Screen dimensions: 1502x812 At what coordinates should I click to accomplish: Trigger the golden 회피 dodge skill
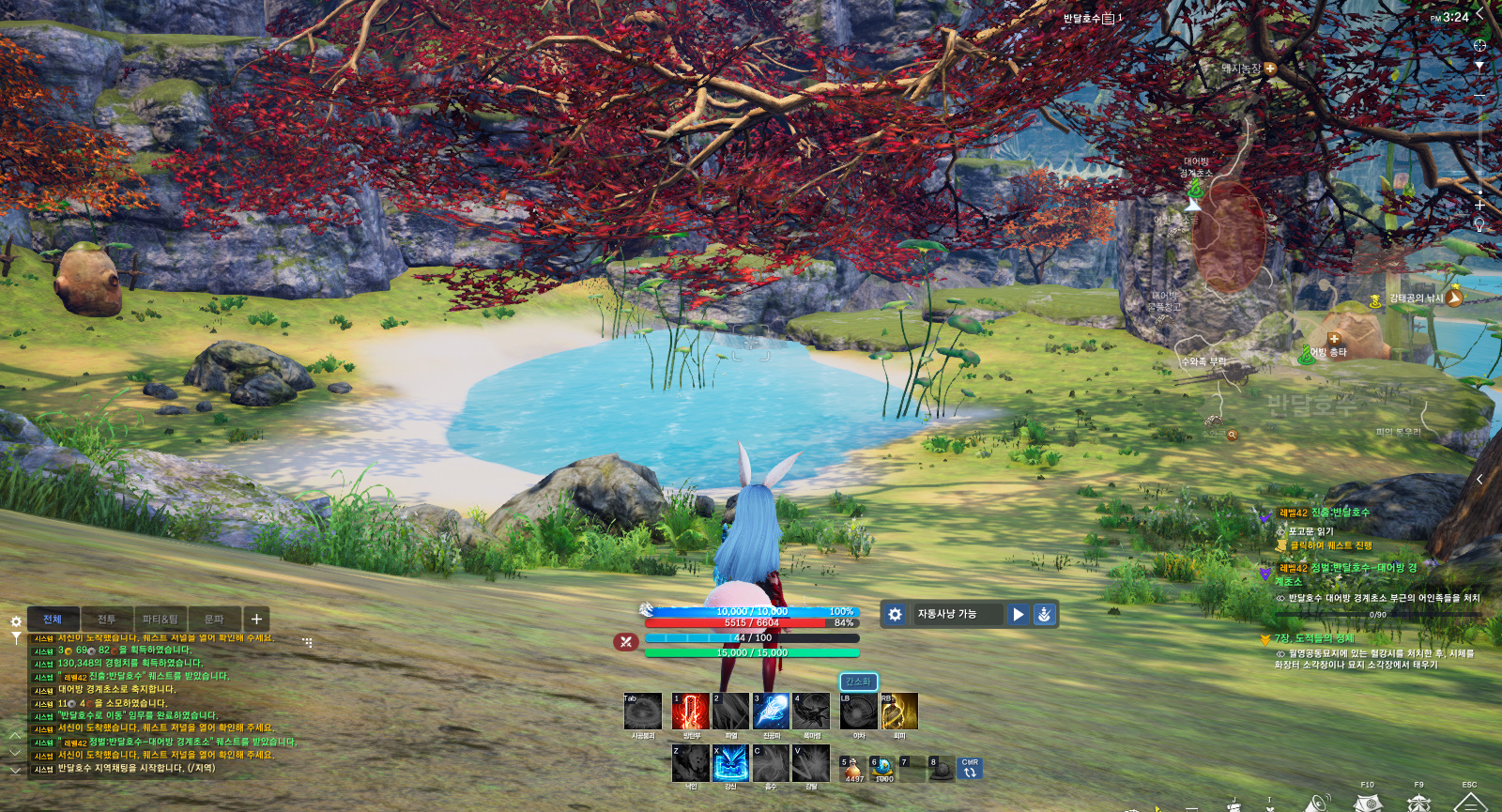(x=898, y=712)
